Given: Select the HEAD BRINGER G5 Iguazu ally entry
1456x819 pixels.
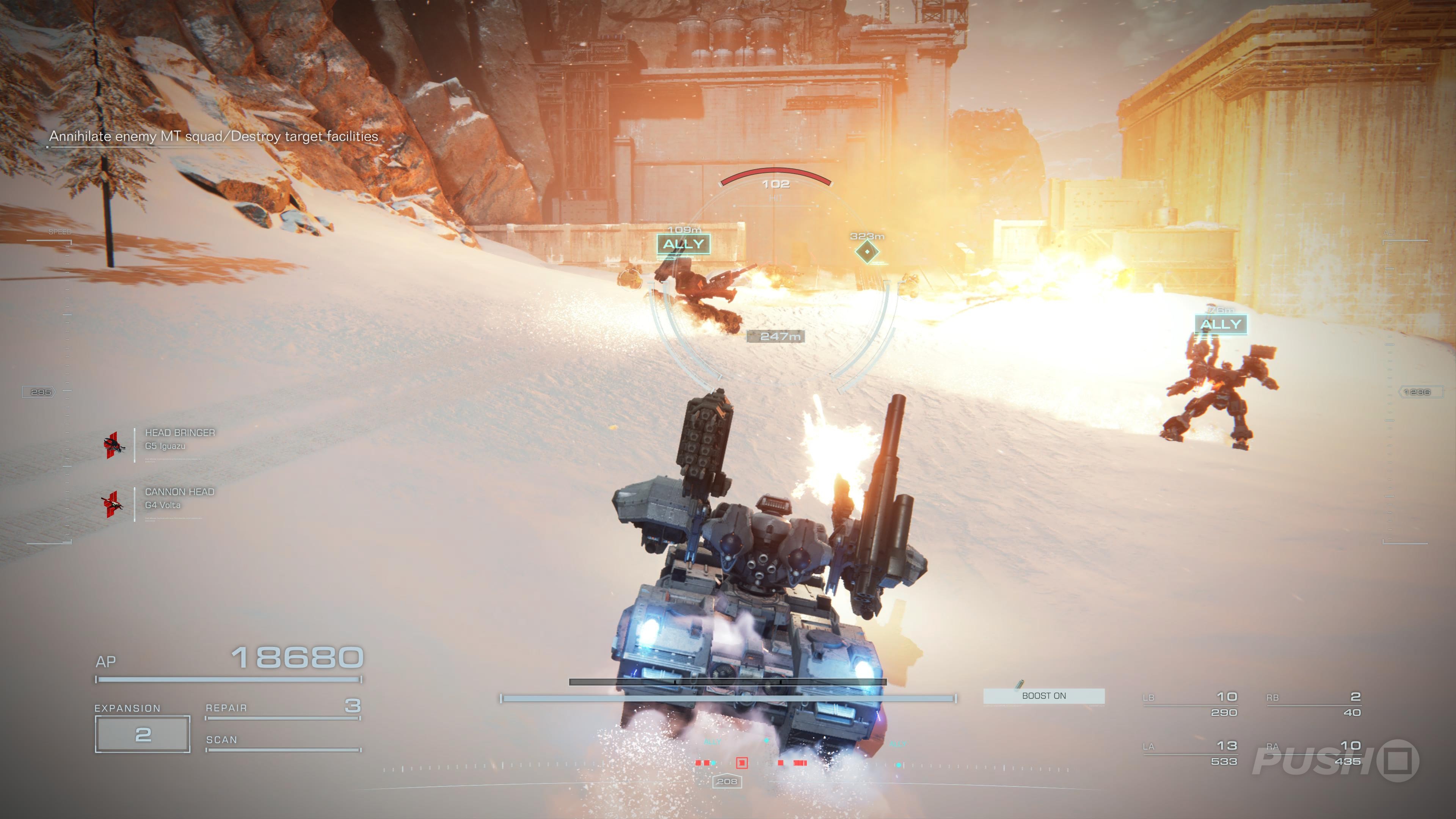Looking at the screenshot, I should click(180, 439).
